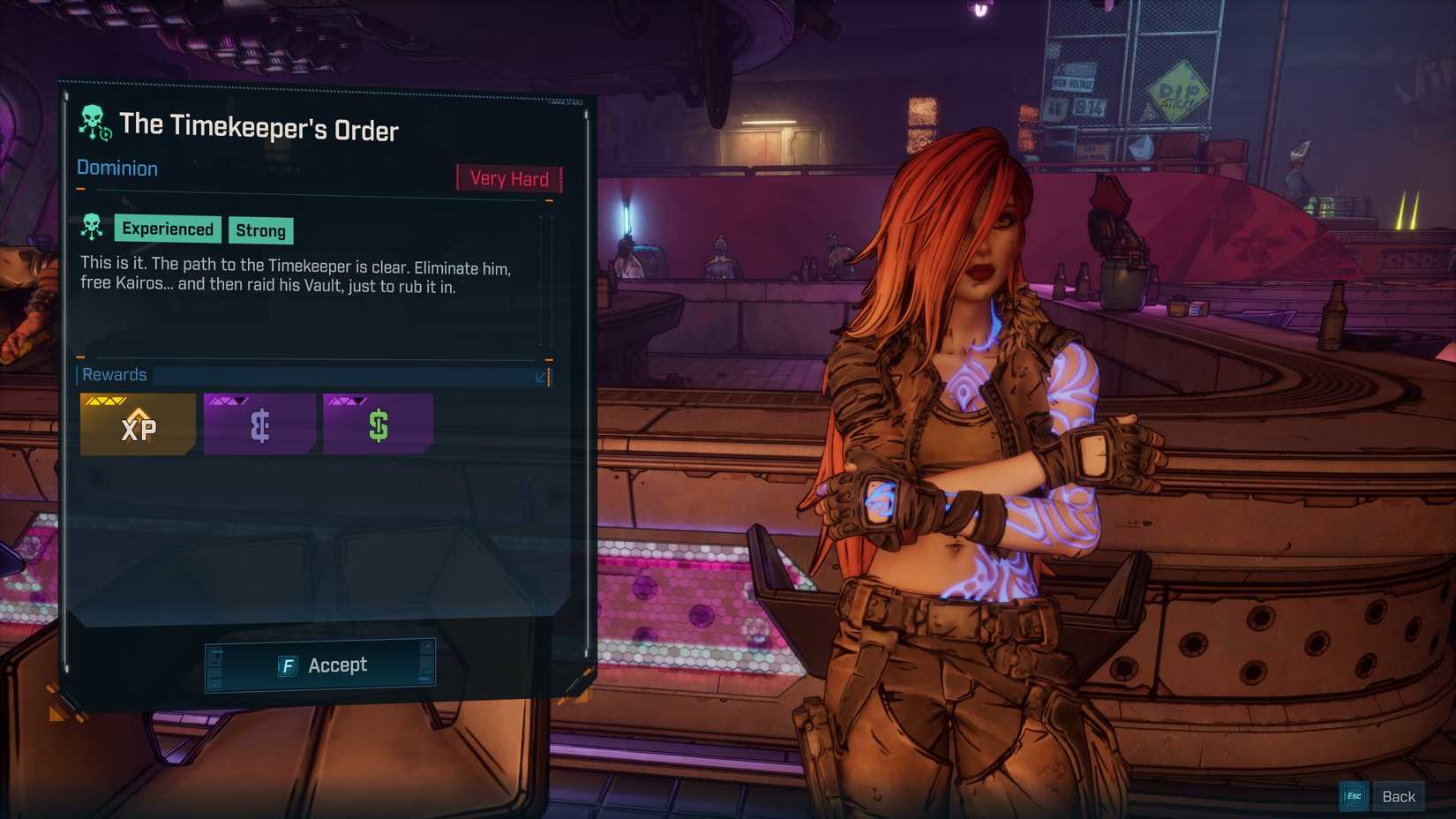Accept The Timekeeper's Order mission
This screenshot has width=1456, height=819.
point(319,665)
